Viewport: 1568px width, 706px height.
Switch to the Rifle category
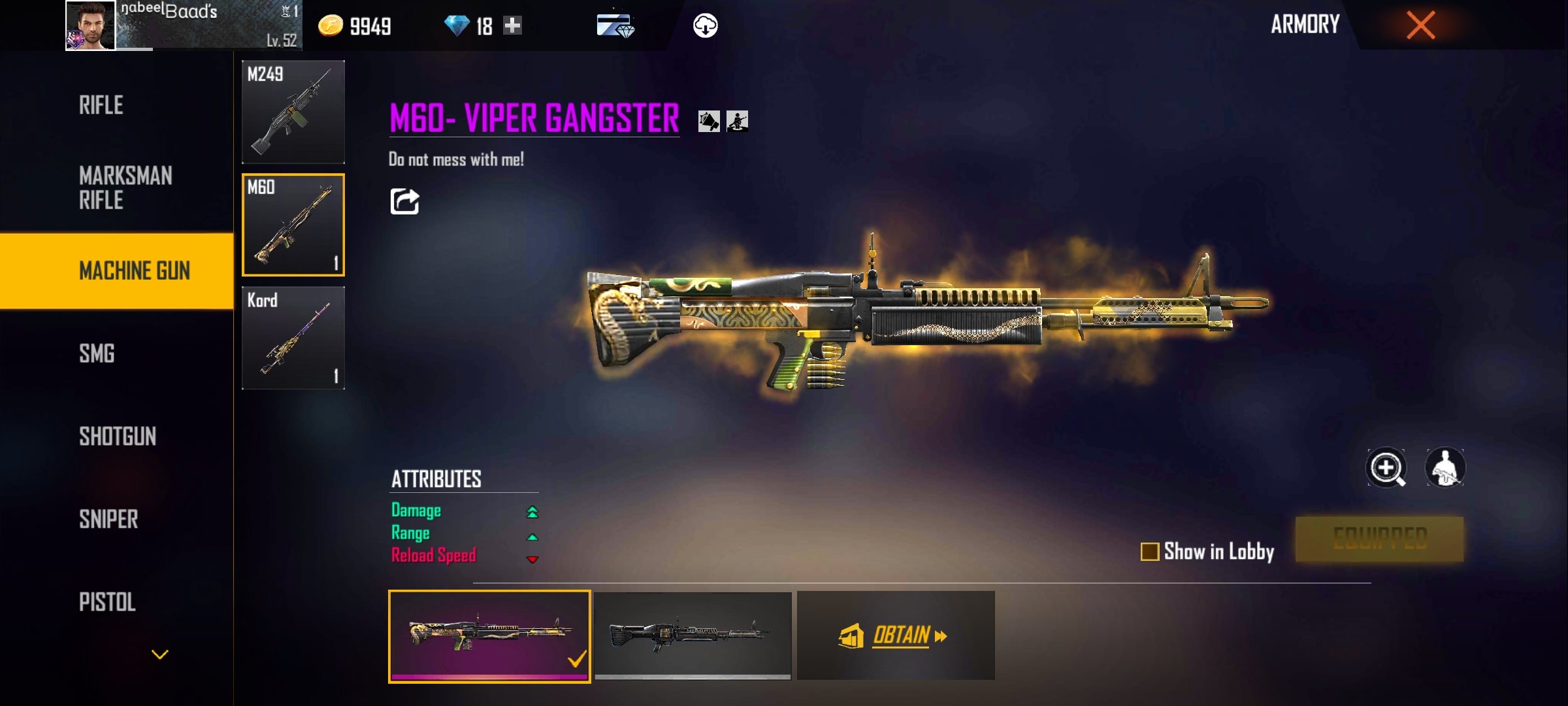pyautogui.click(x=101, y=105)
